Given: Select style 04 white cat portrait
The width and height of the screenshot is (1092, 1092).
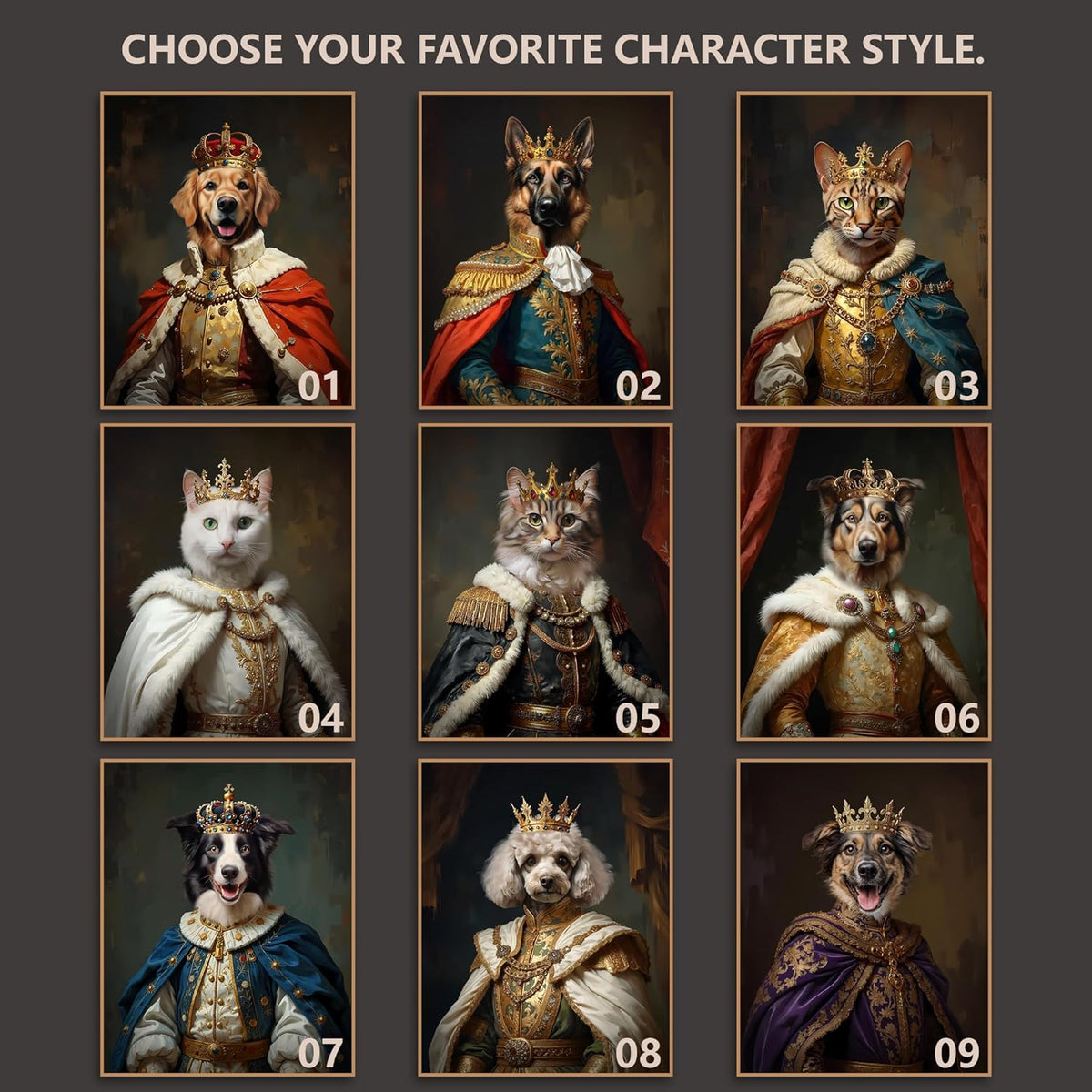Looking at the screenshot, I should click(227, 581).
